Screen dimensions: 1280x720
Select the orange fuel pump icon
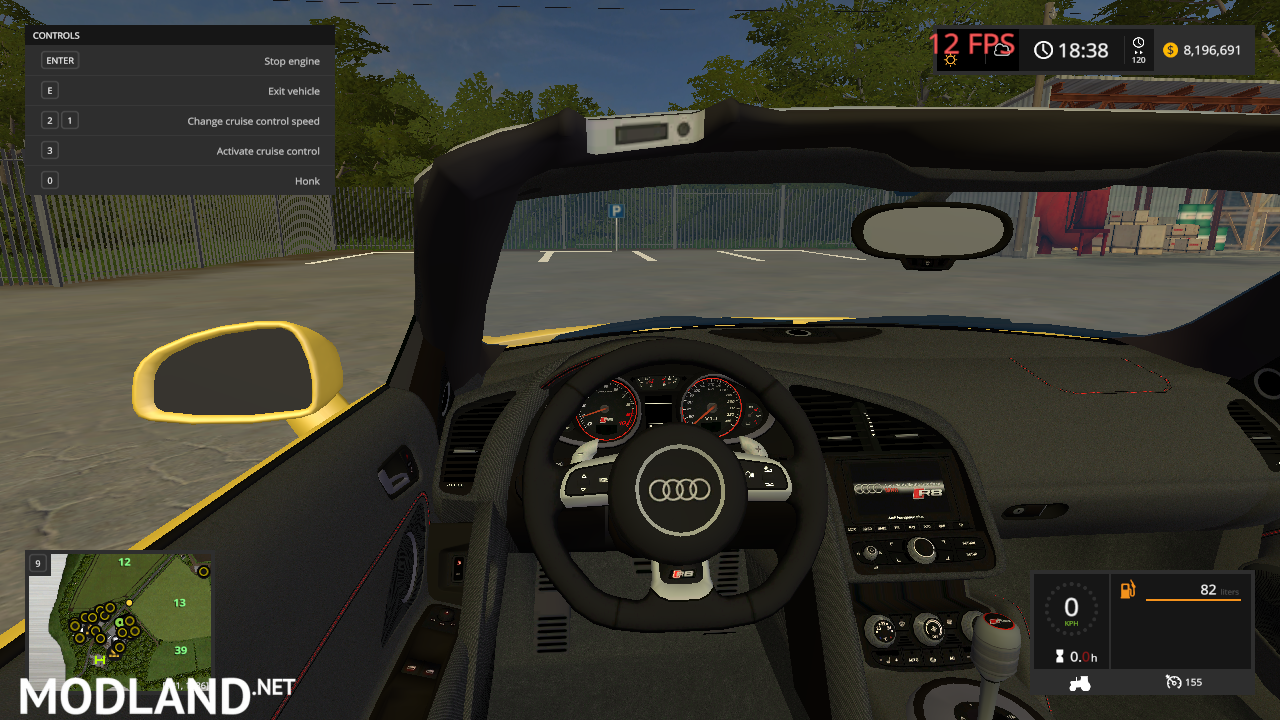1127,590
